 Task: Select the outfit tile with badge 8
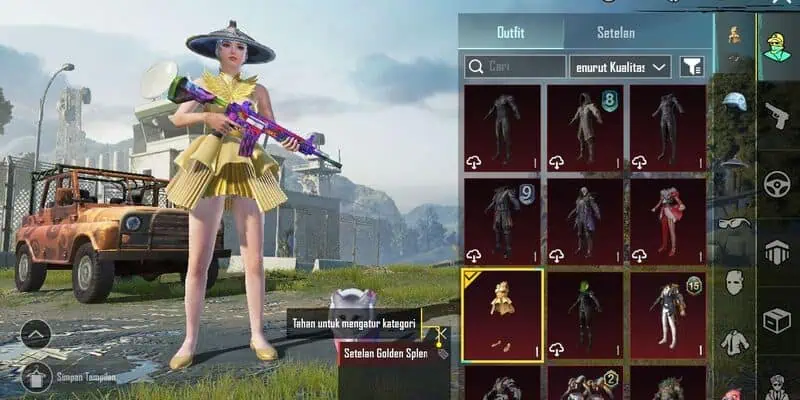coord(585,127)
